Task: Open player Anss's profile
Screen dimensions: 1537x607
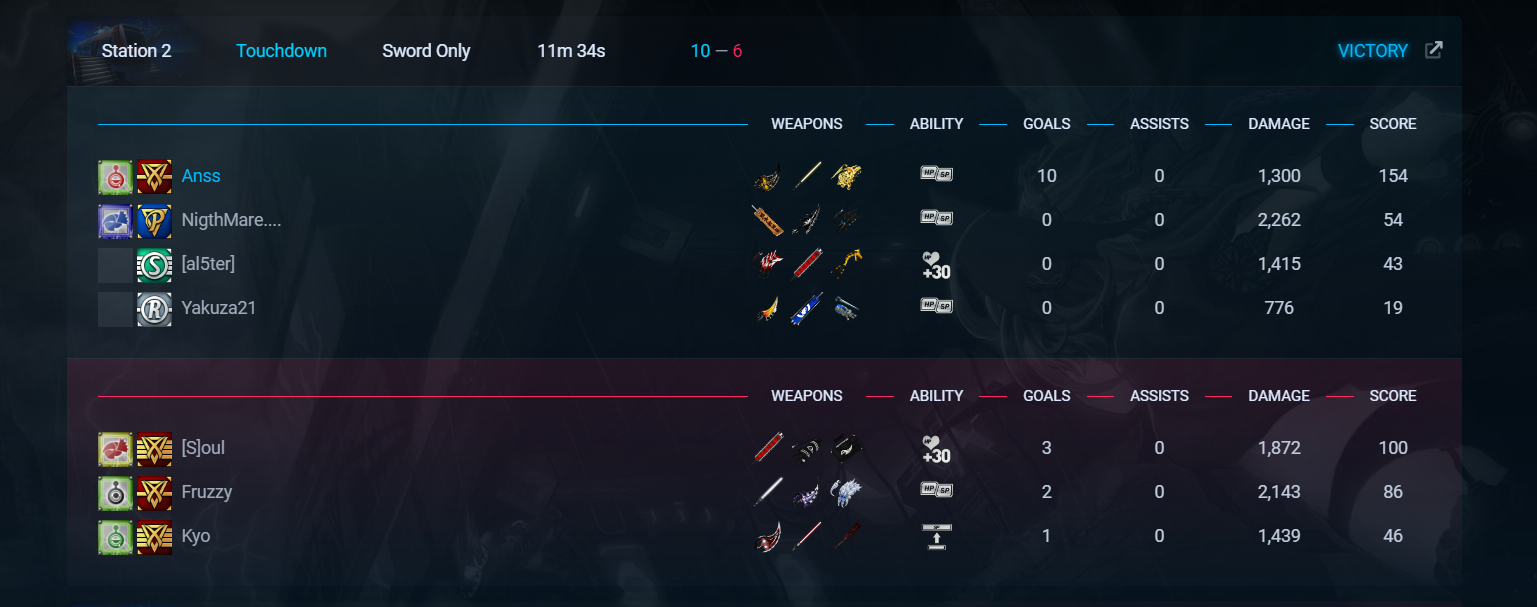Action: click(x=201, y=176)
